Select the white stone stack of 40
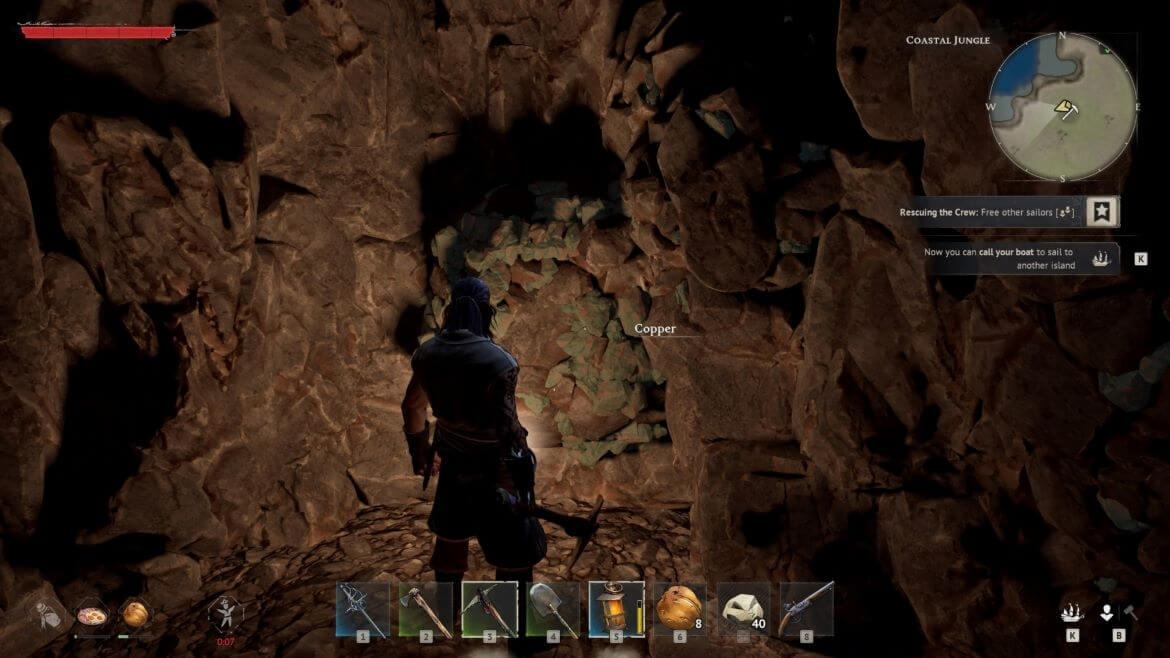Viewport: 1170px width, 658px height. [743, 609]
